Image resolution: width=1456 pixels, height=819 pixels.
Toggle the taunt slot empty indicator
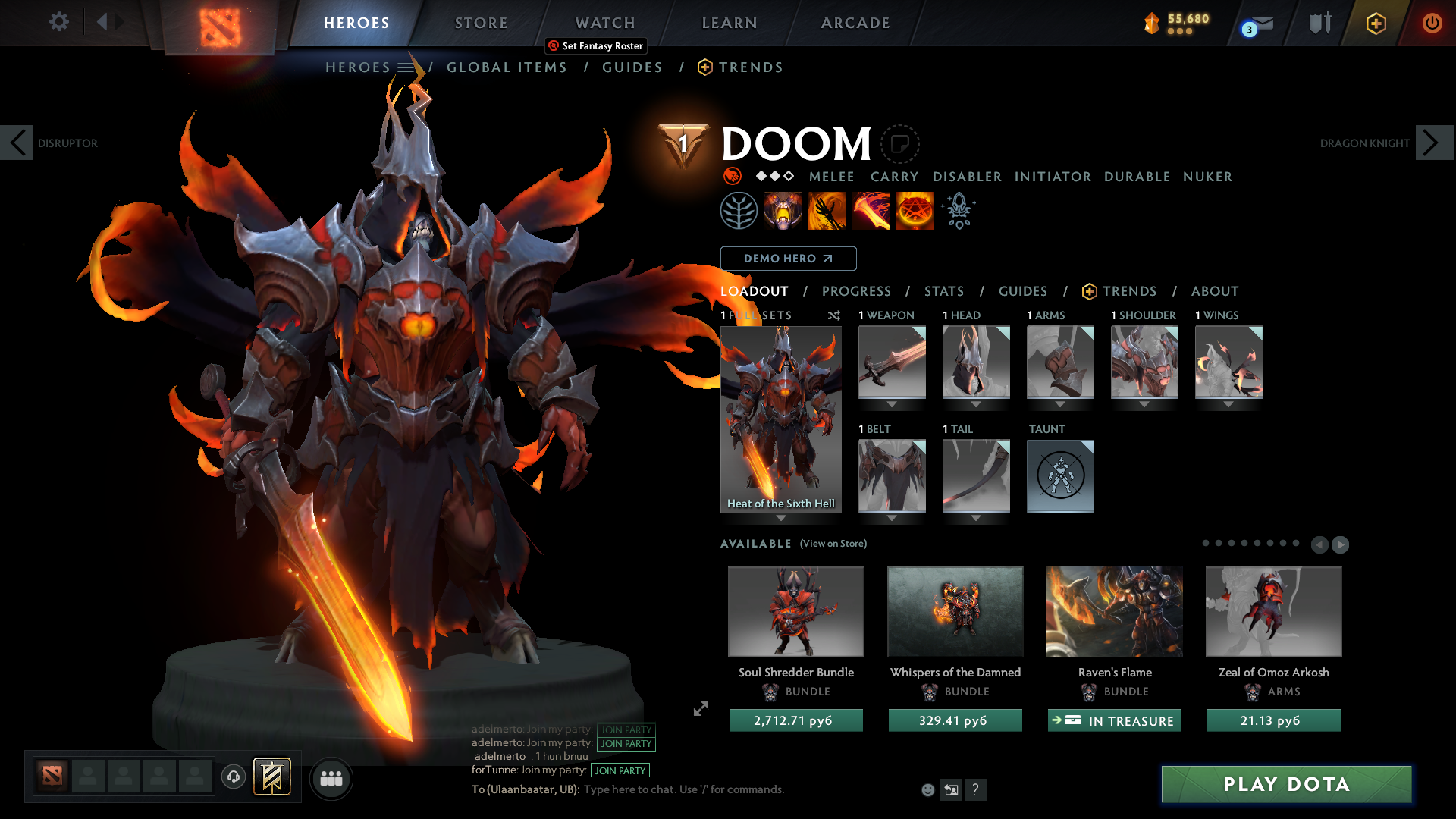click(x=1060, y=476)
